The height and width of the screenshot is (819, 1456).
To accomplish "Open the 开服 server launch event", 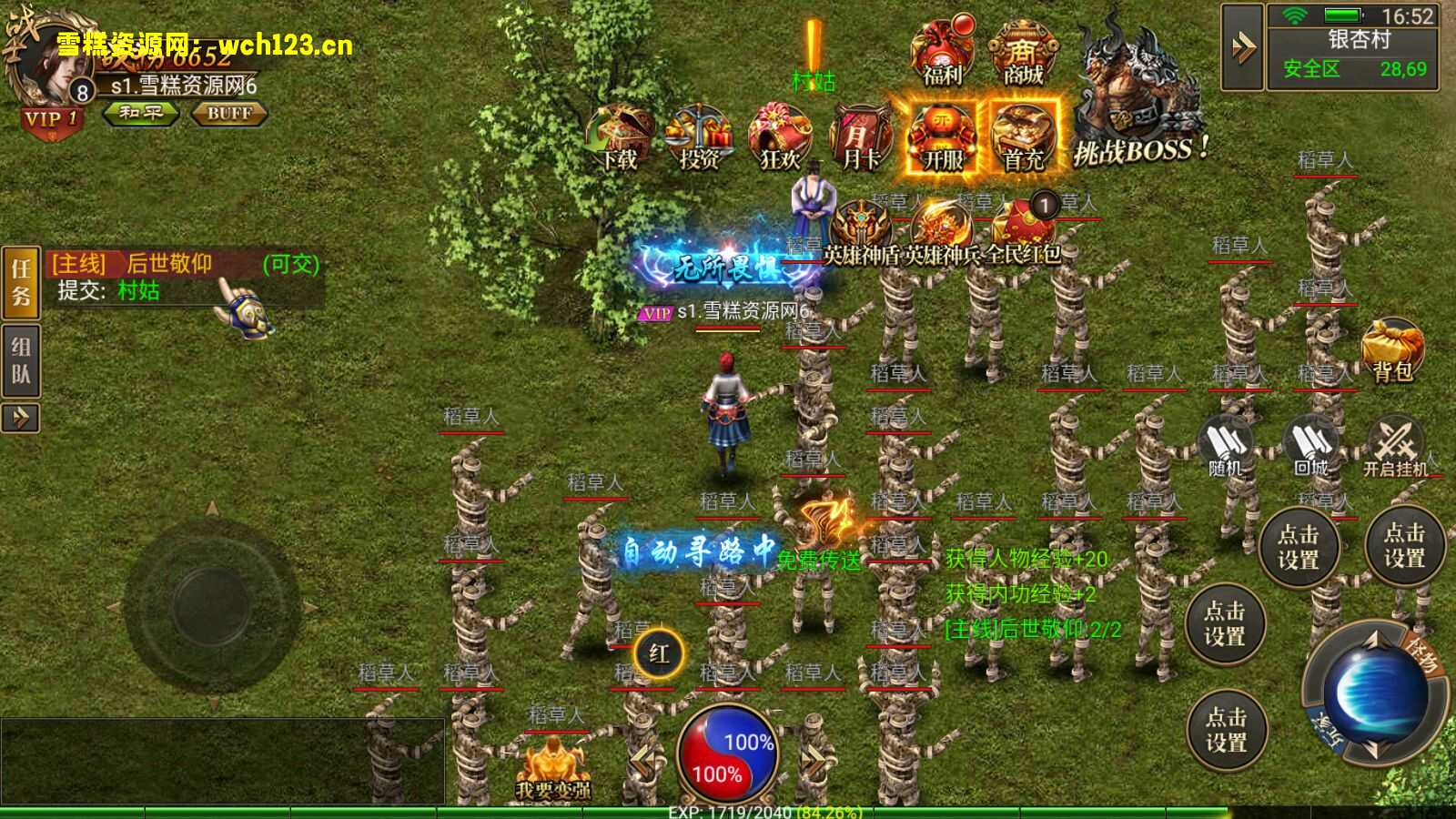I will 943,138.
